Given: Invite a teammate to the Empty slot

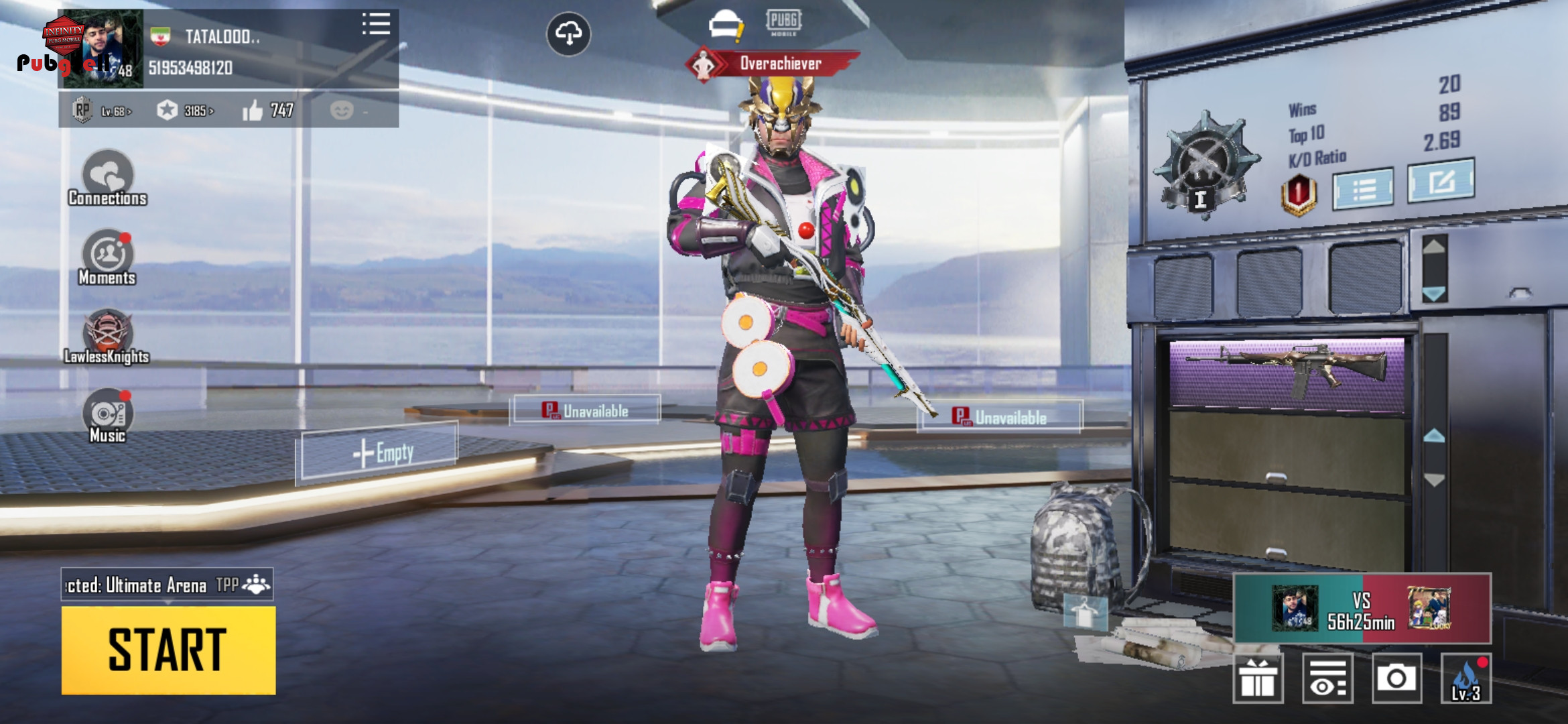Looking at the screenshot, I should [380, 452].
